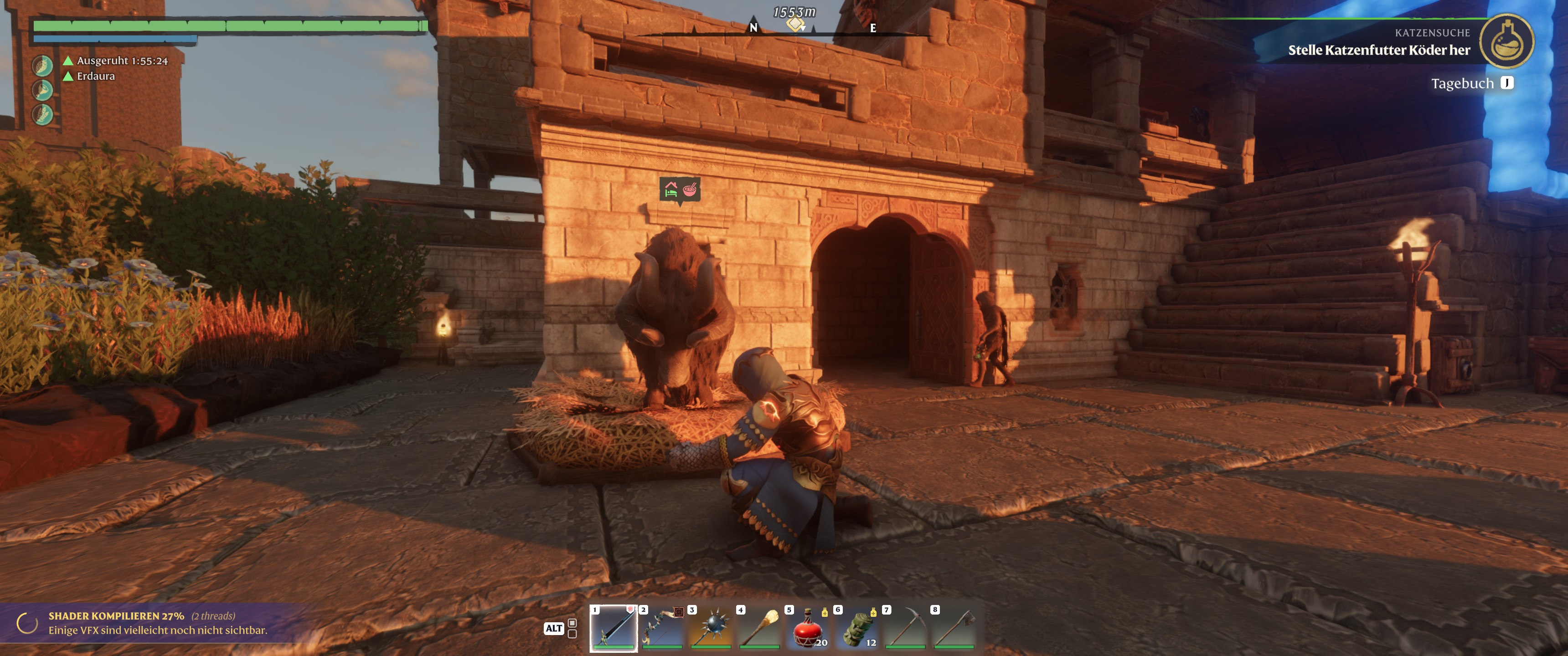Select the torch in hotbar slot 4
The height and width of the screenshot is (656, 1568).
(759, 627)
